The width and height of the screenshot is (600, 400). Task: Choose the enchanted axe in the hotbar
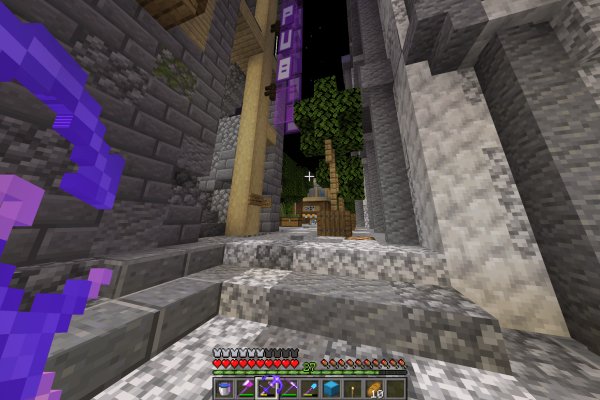point(246,388)
